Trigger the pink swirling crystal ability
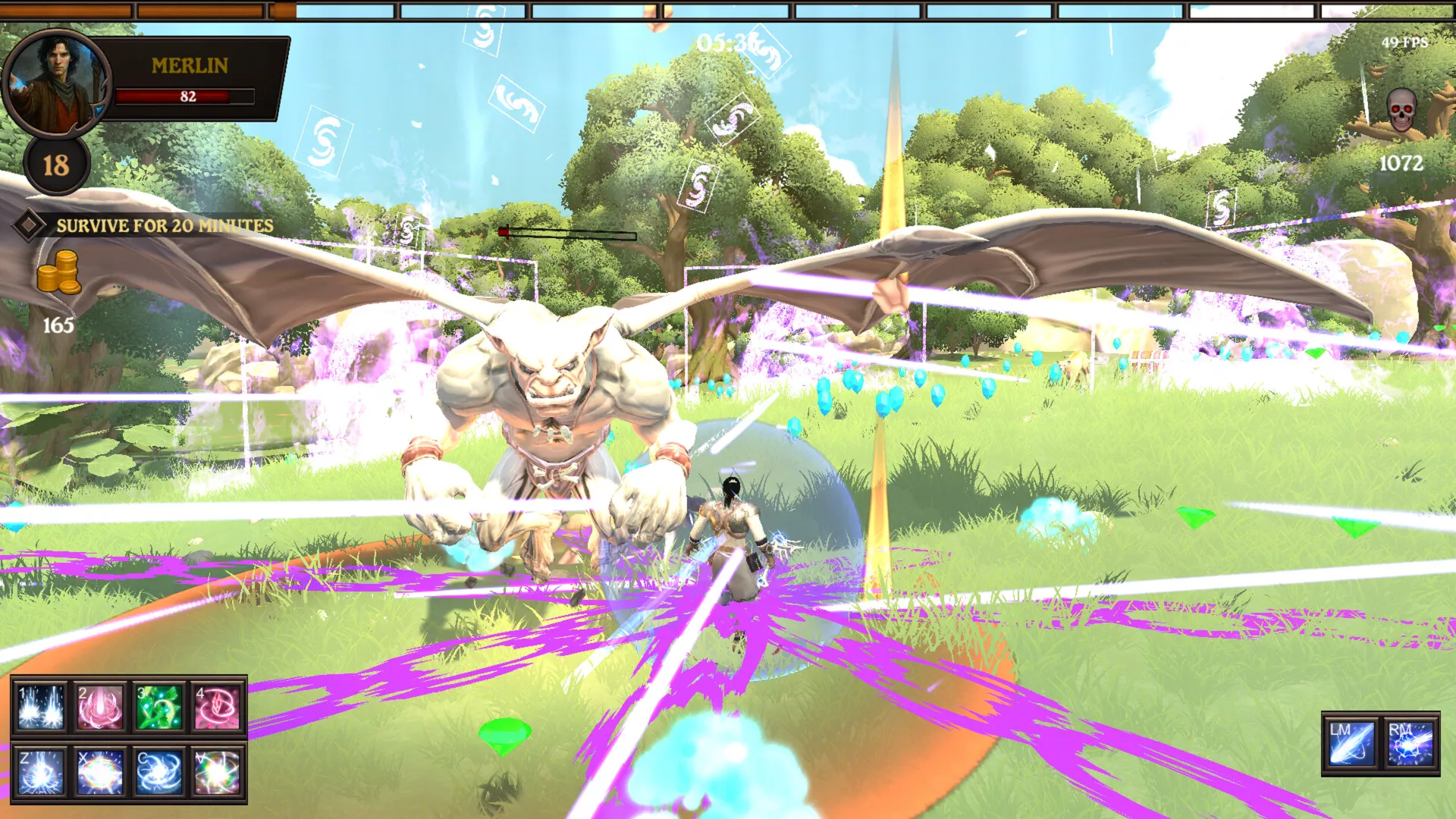 click(218, 708)
